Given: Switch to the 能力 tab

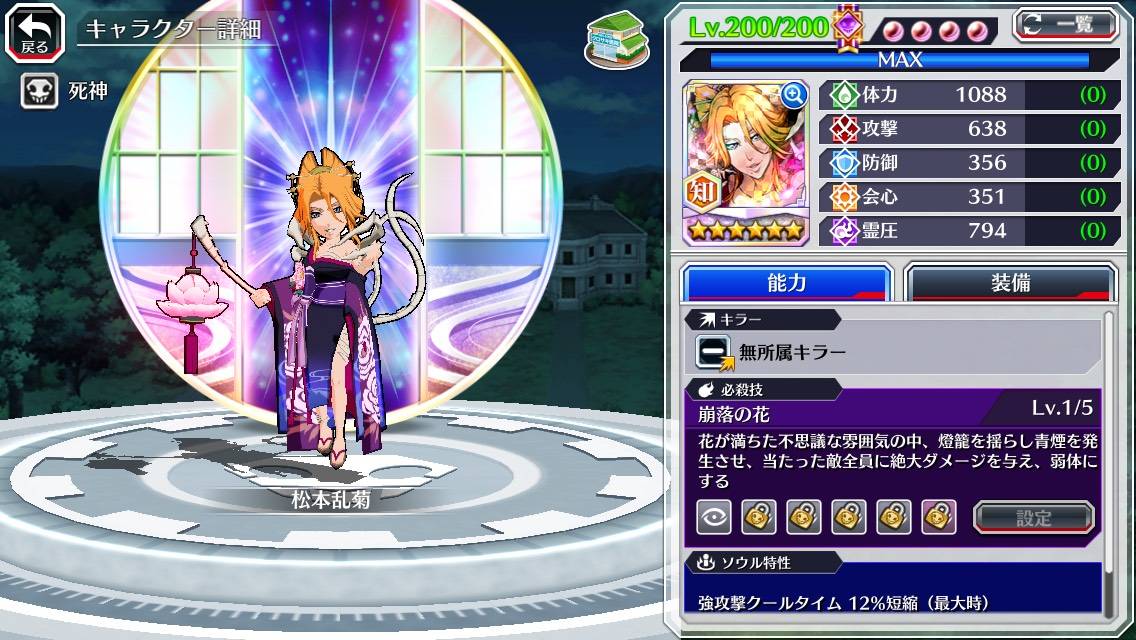Looking at the screenshot, I should coord(786,283).
